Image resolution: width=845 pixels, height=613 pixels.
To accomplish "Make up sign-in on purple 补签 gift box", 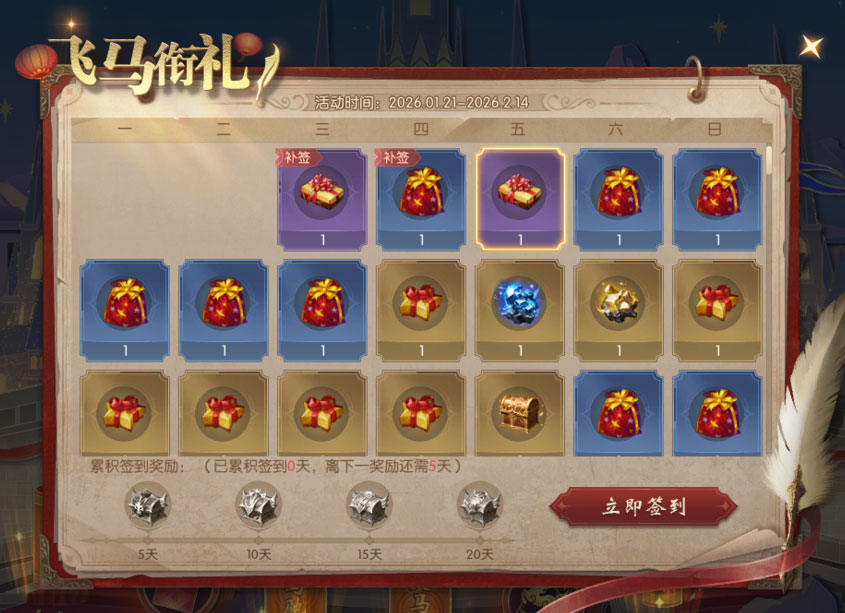I will (x=322, y=199).
